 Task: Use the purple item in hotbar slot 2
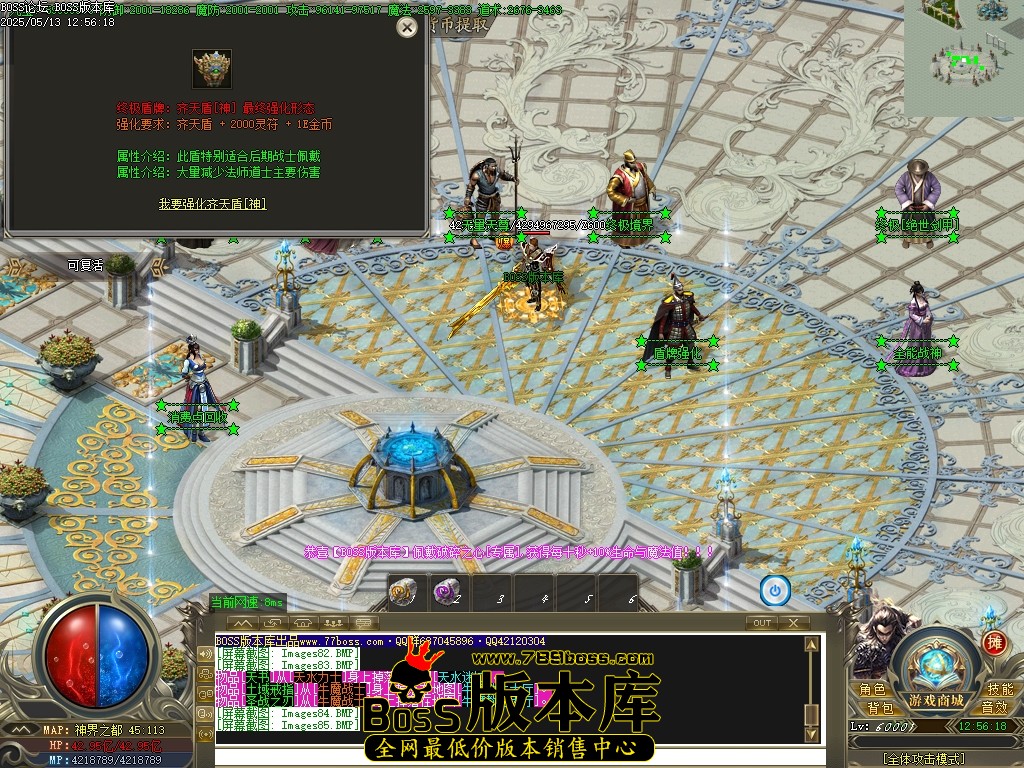point(445,593)
